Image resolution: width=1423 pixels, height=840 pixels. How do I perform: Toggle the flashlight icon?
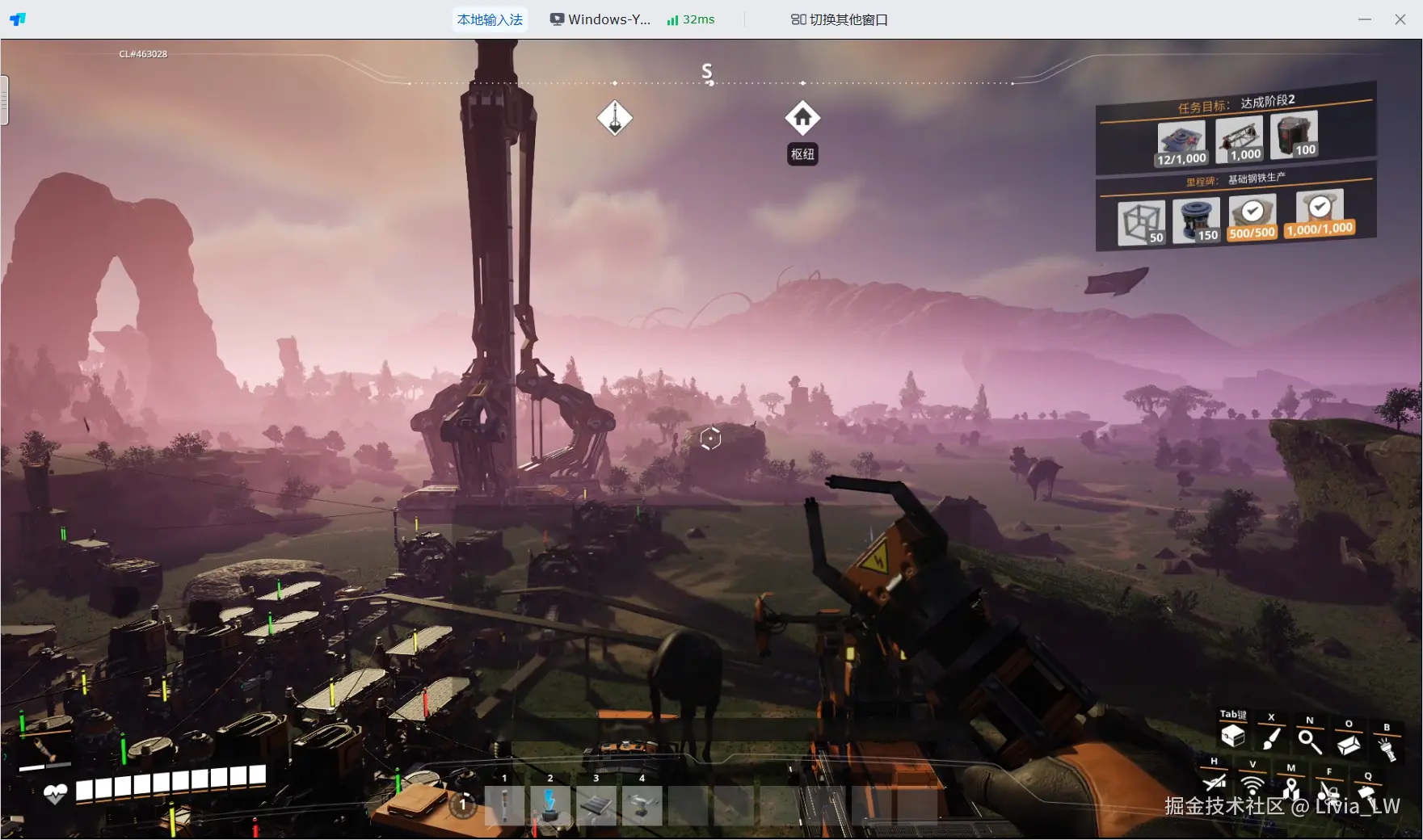(x=1387, y=748)
